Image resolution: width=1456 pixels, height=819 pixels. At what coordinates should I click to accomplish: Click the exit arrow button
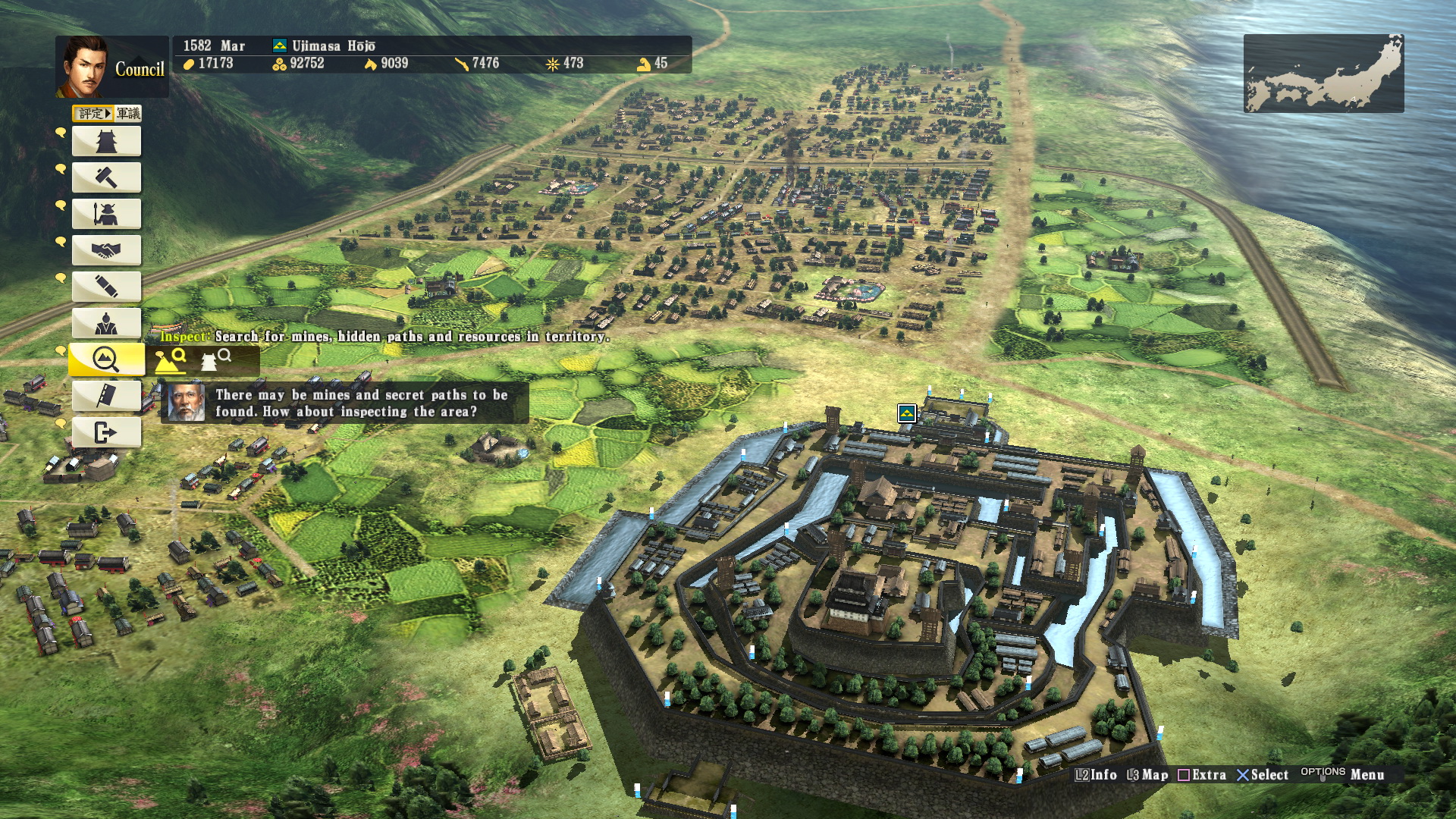[106, 432]
